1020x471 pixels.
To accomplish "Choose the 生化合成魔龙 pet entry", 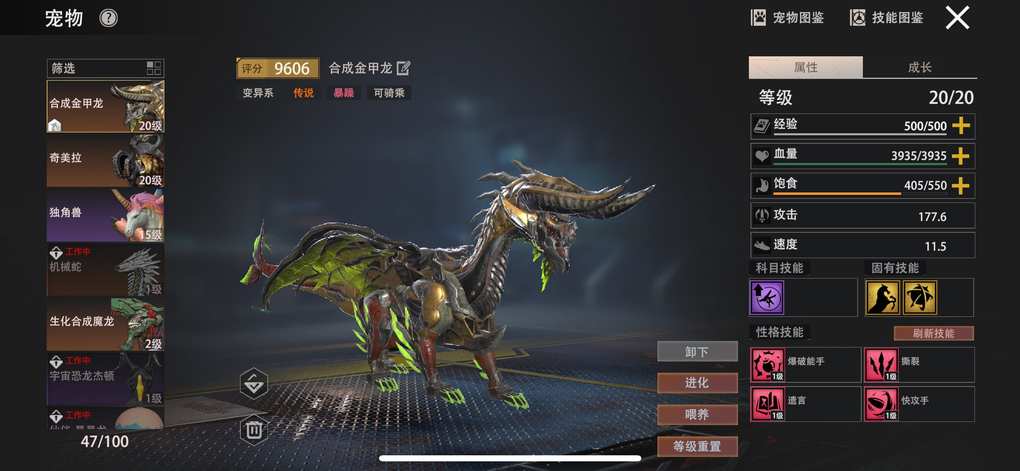I will tap(105, 324).
